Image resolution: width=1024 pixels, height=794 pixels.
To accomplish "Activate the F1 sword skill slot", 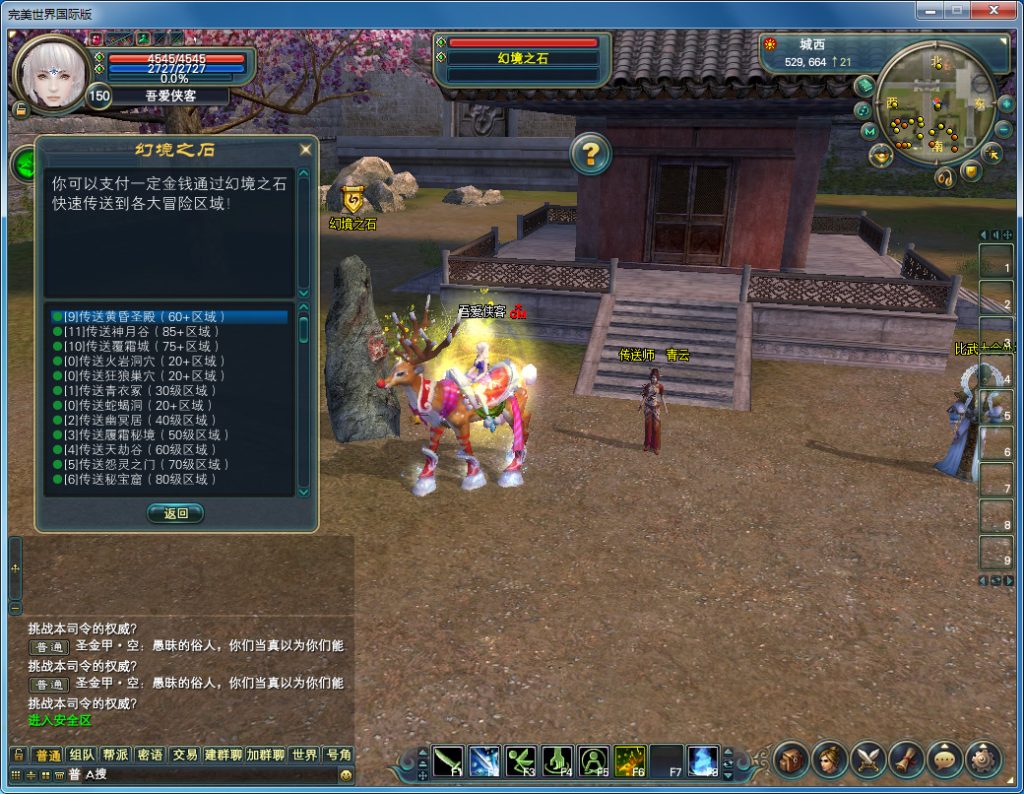I will tap(448, 762).
